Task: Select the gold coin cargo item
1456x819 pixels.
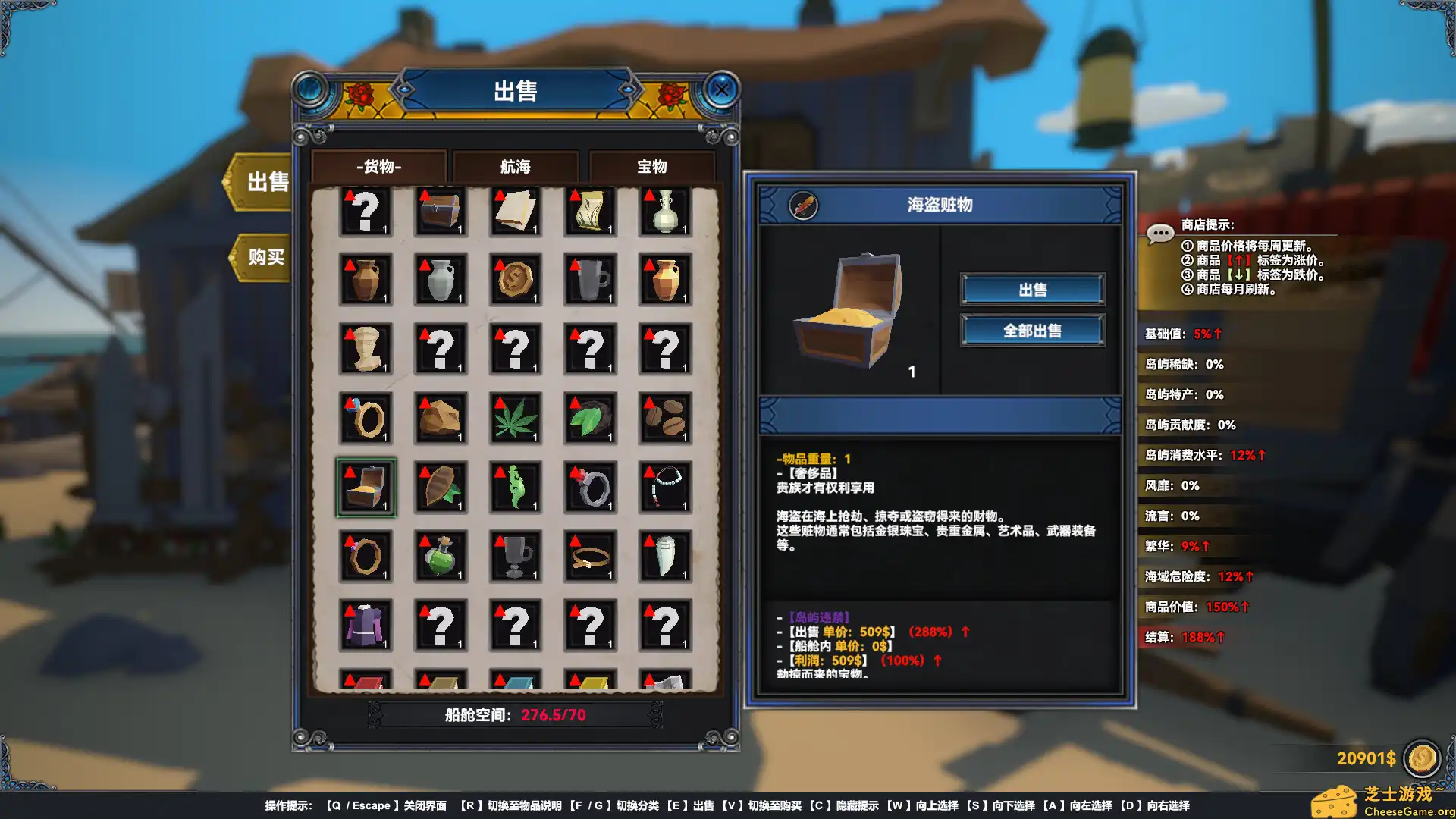Action: (x=516, y=281)
